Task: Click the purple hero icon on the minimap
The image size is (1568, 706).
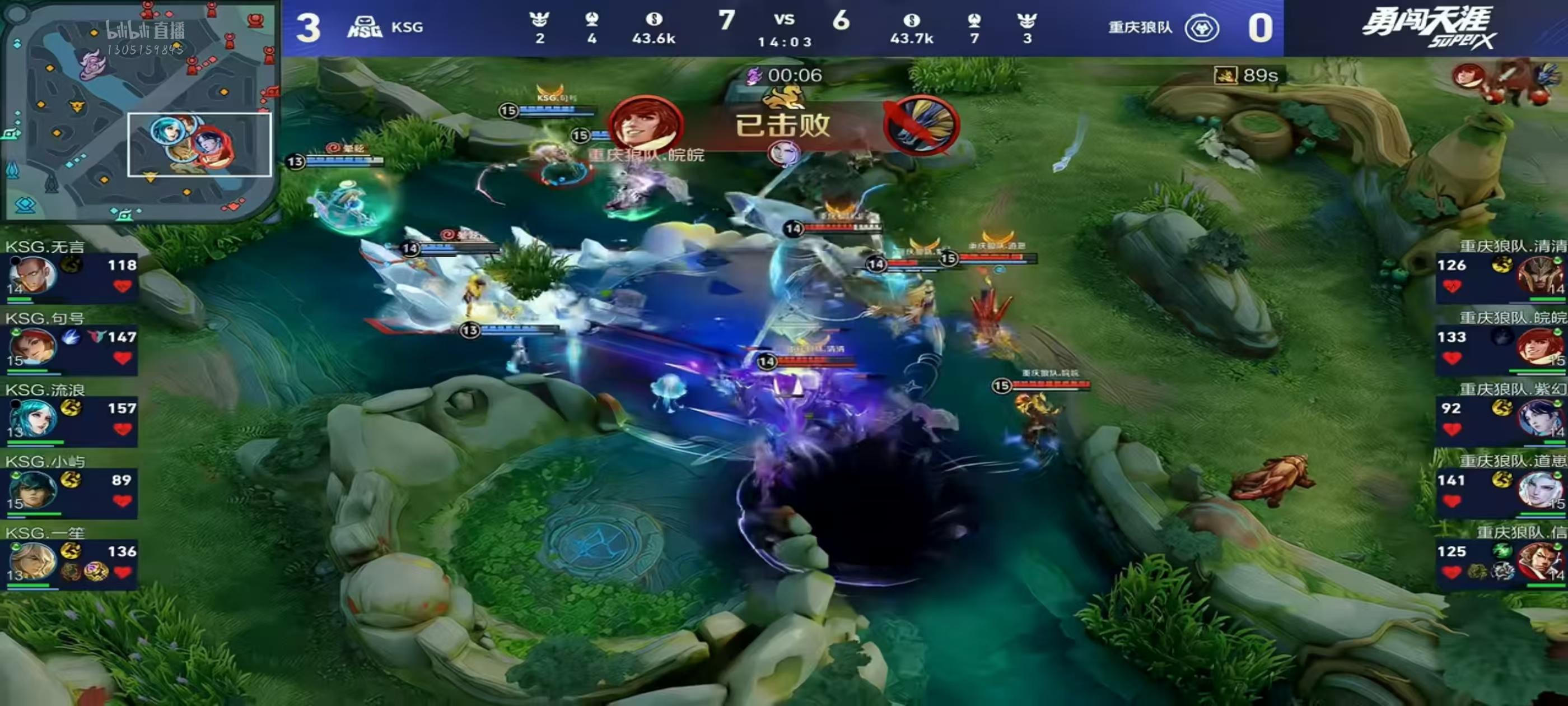Action: (93, 64)
